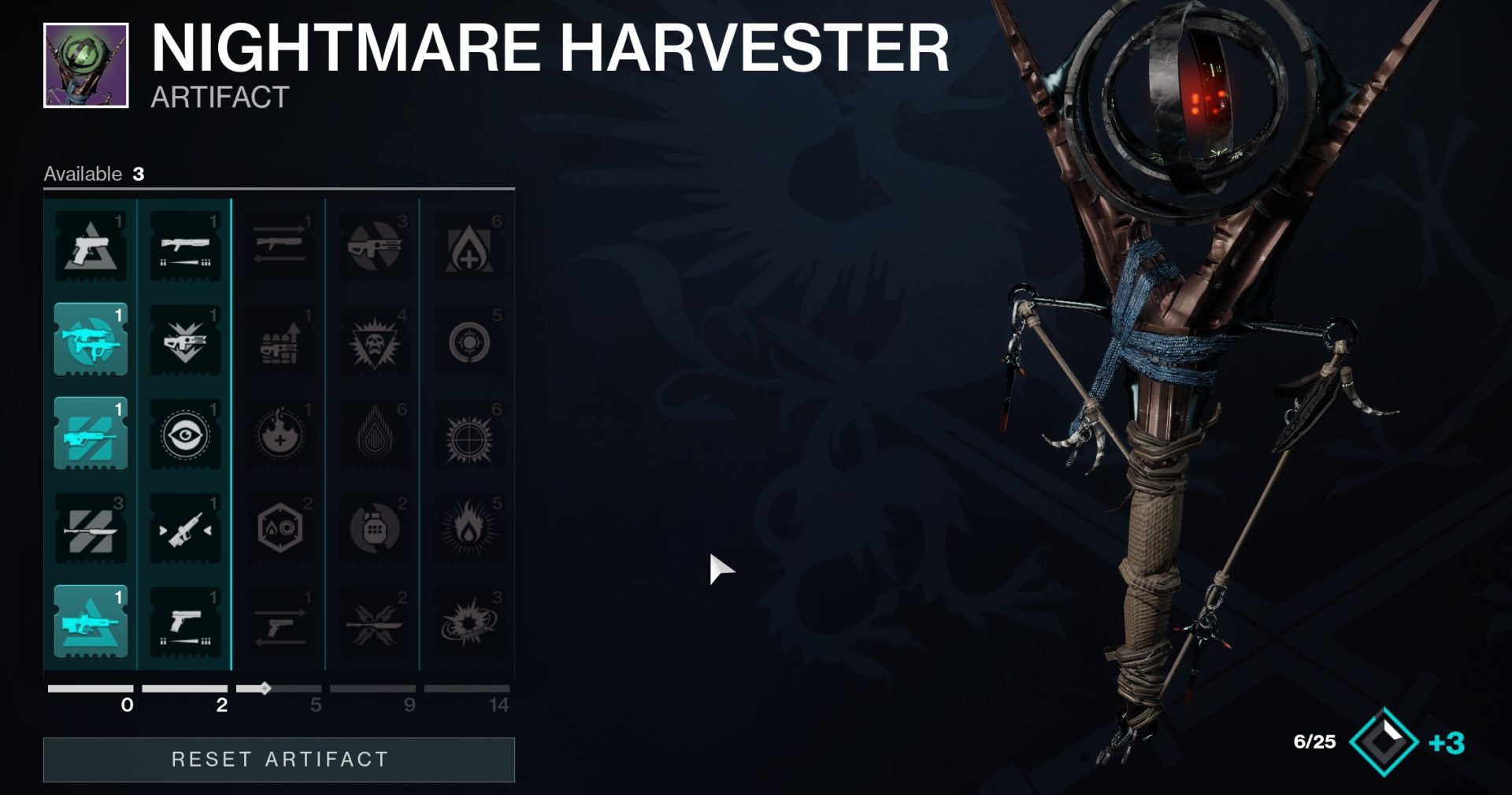Open the glaive perk in the fourth row
The width and height of the screenshot is (1512, 795).
[376, 622]
